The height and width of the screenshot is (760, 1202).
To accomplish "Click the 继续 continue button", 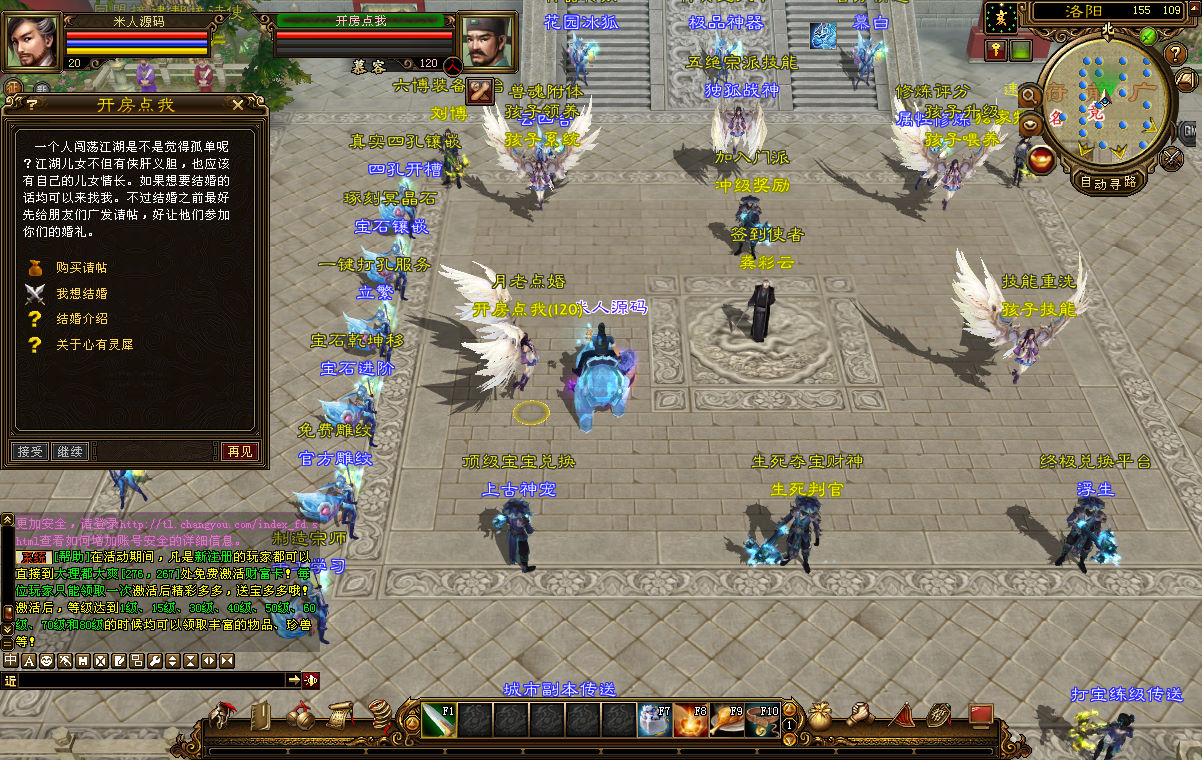I will click(70, 452).
